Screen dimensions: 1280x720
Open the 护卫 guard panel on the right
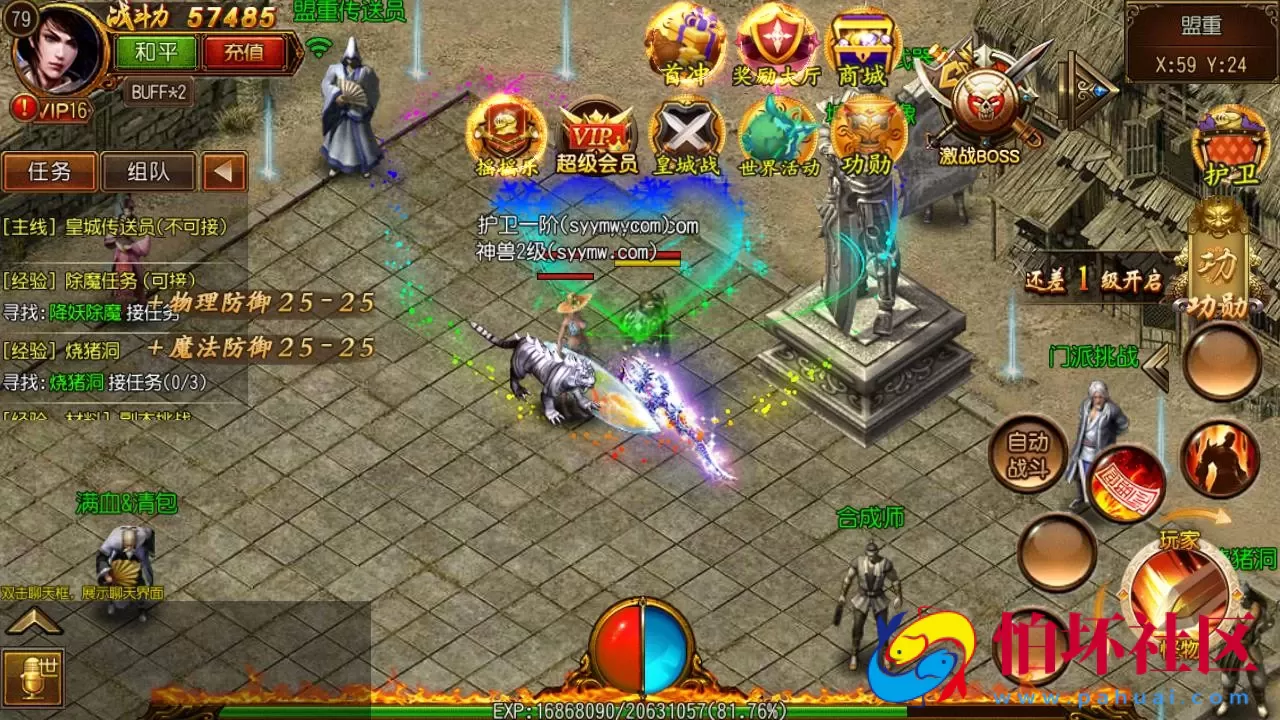pos(1228,140)
